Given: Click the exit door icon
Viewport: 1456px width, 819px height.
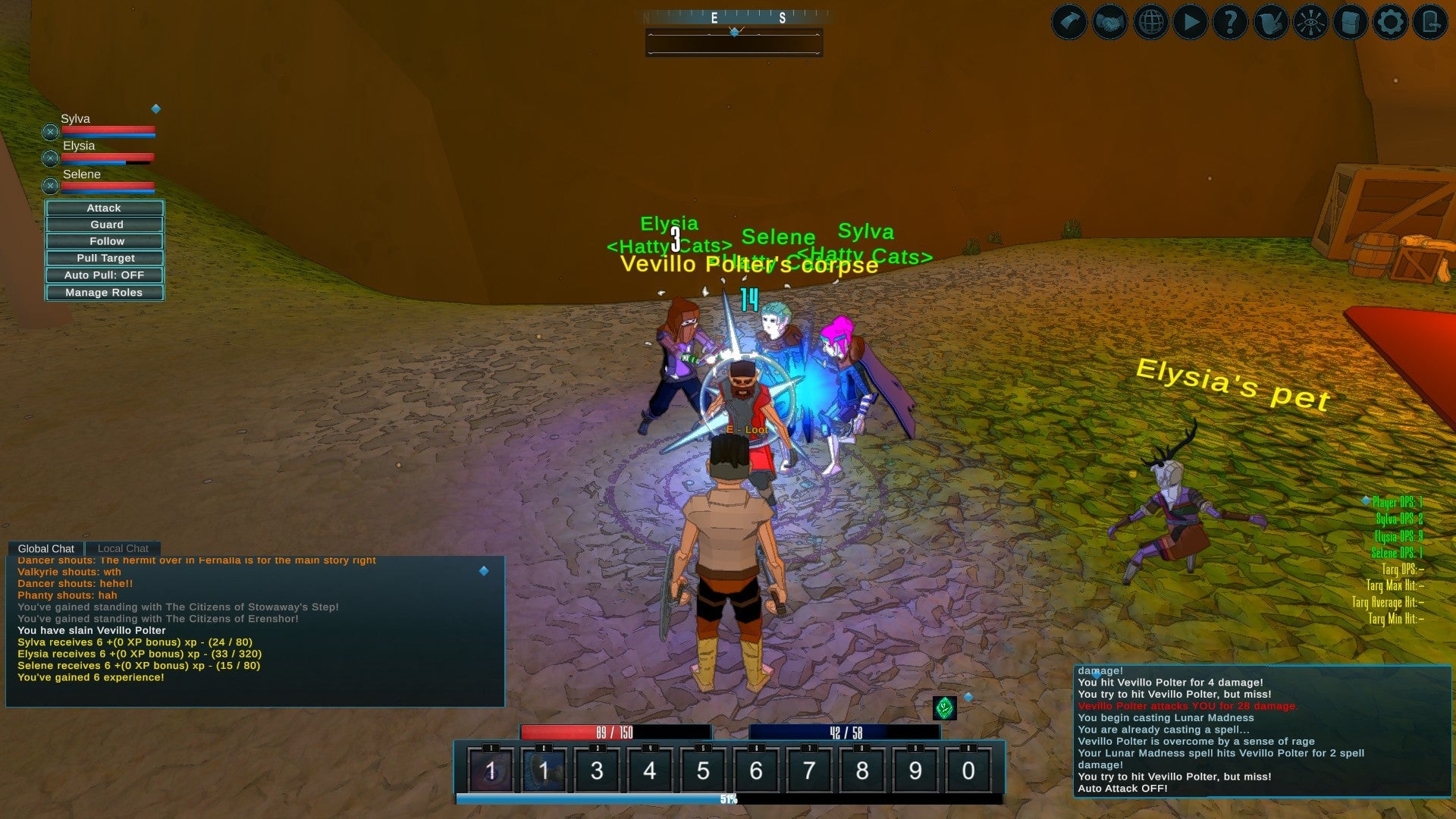Looking at the screenshot, I should click(x=1430, y=22).
